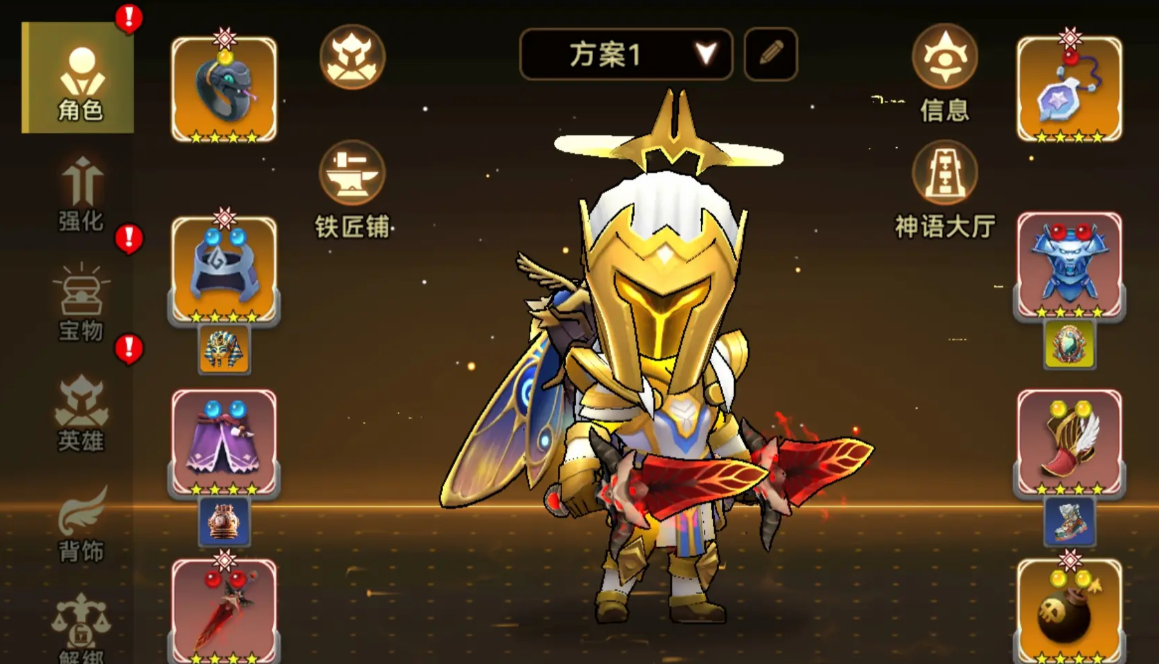1159x664 pixels.
Task: Select the snake-head helmet equipment slot
Action: click(x=224, y=89)
